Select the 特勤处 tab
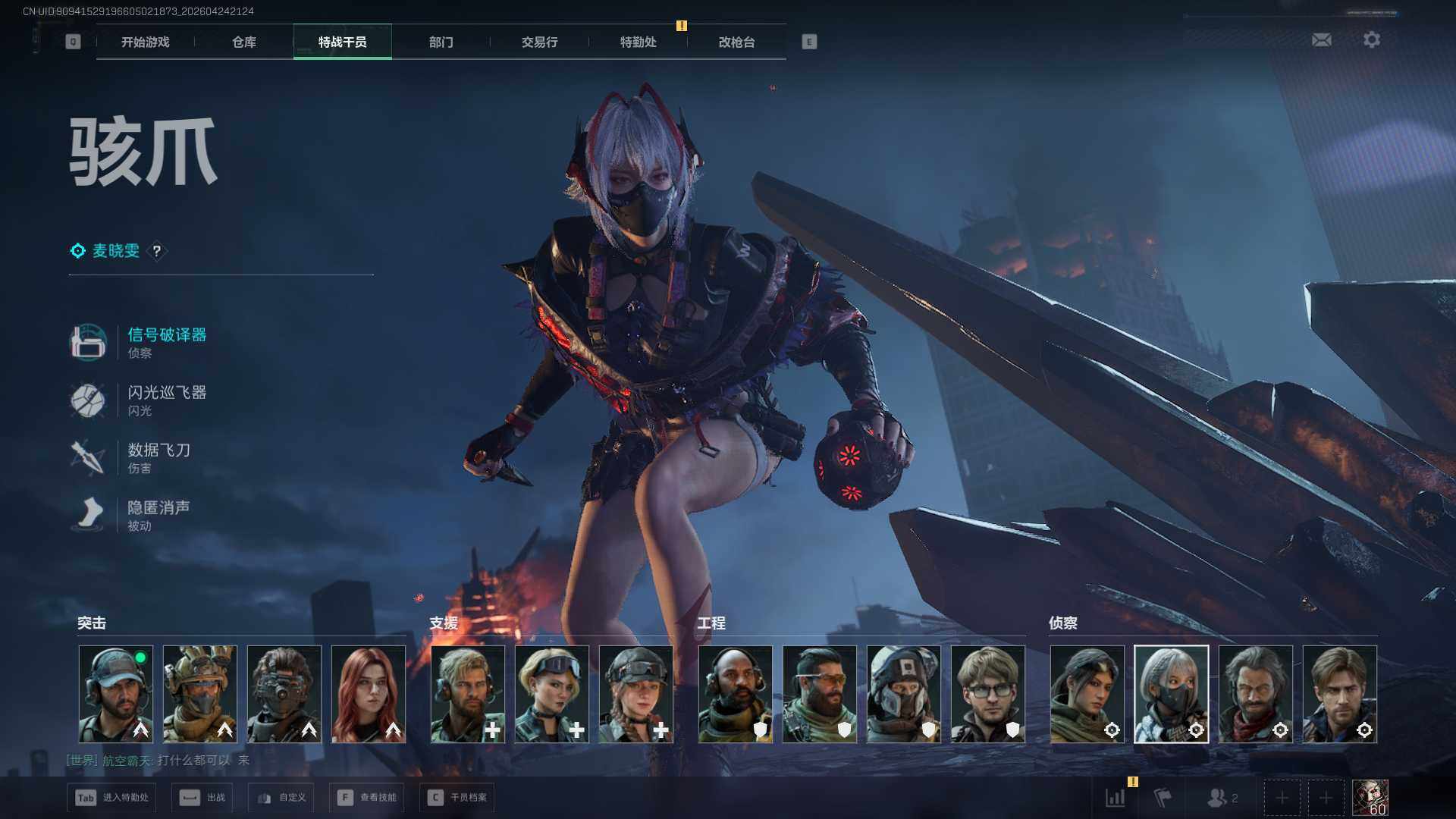Viewport: 1456px width, 819px height. coord(638,42)
